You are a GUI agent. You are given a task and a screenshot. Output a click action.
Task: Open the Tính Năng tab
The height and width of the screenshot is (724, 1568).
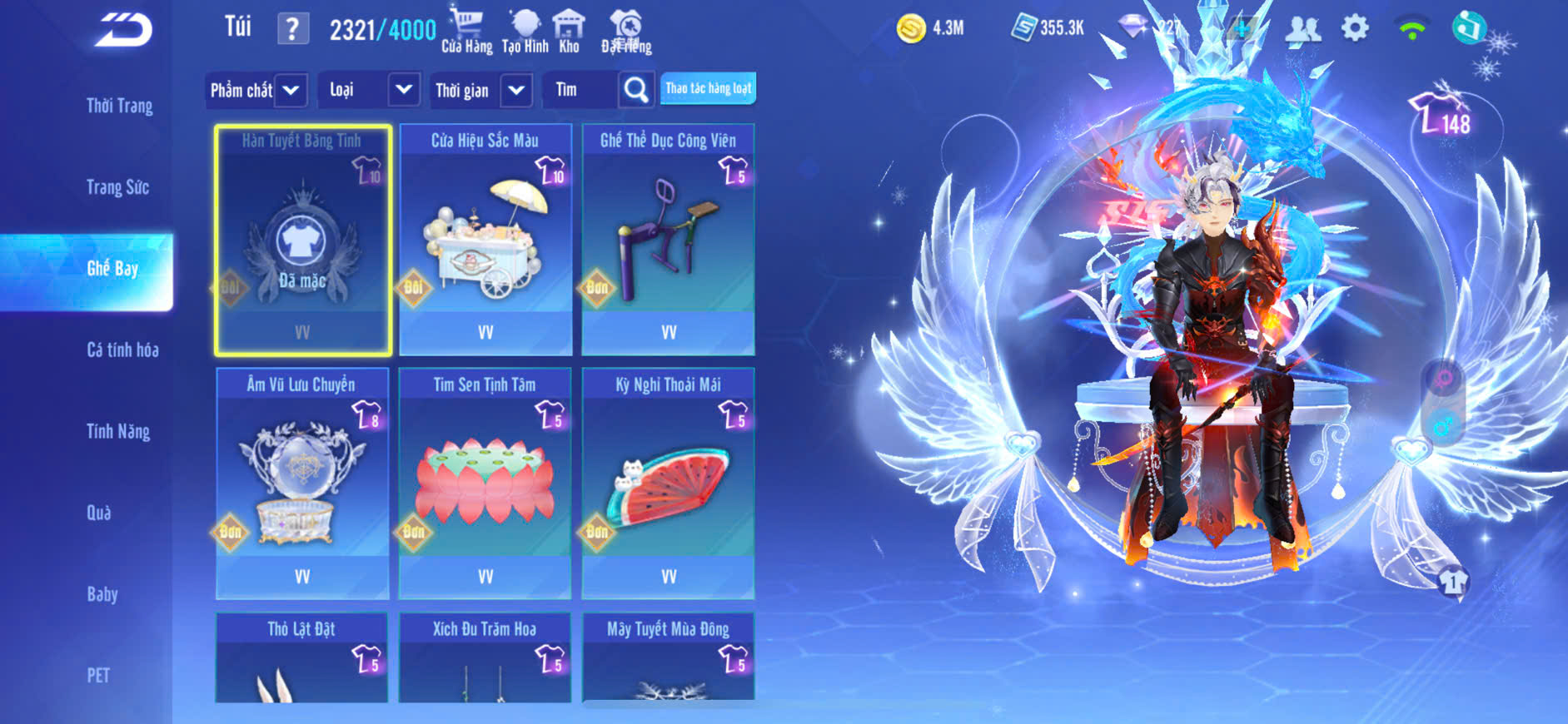[x=118, y=431]
